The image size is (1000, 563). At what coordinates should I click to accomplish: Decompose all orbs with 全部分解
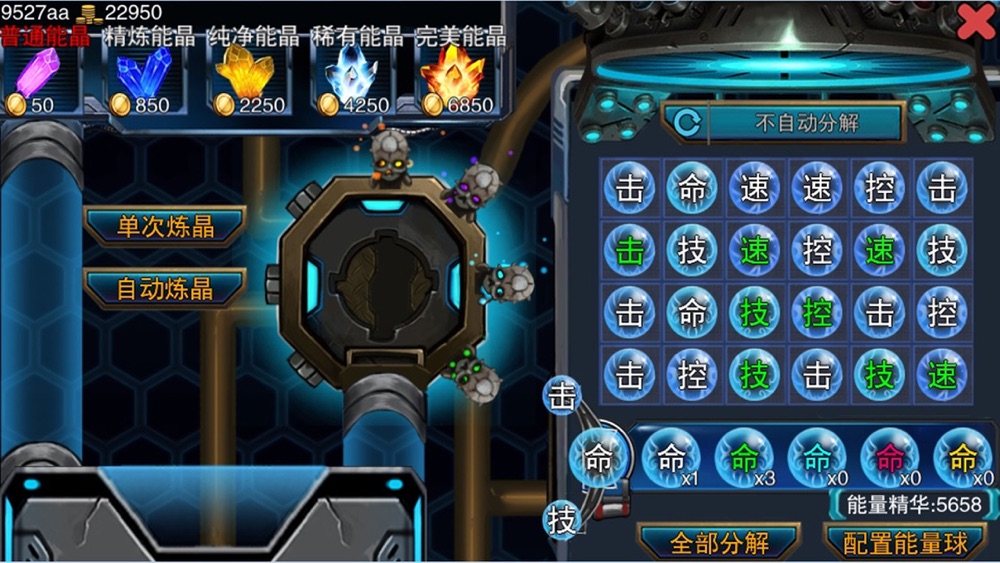pyautogui.click(x=719, y=543)
